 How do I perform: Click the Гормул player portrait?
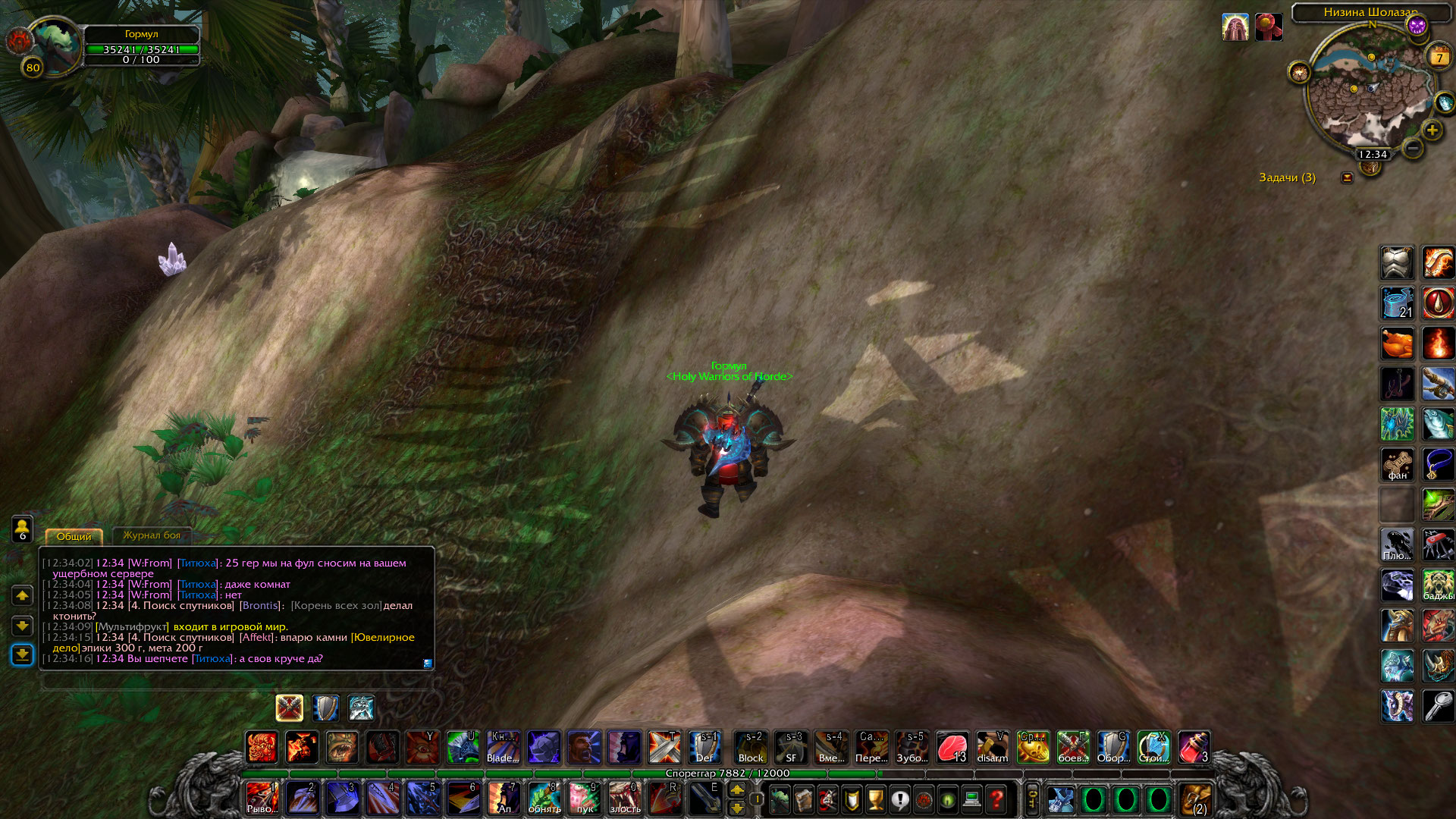55,43
